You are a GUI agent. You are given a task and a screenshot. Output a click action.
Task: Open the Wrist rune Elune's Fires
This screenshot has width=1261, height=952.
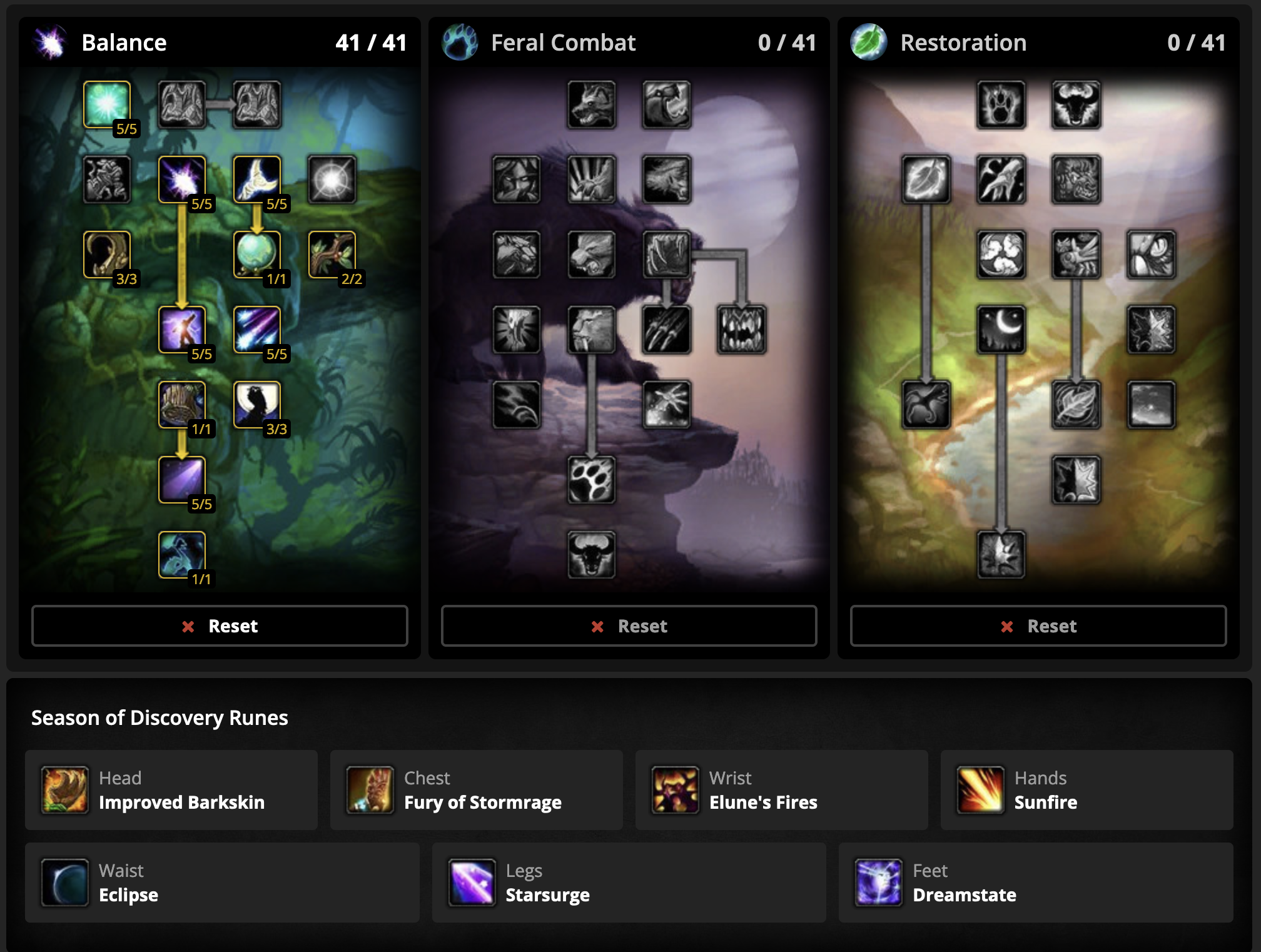[x=781, y=790]
